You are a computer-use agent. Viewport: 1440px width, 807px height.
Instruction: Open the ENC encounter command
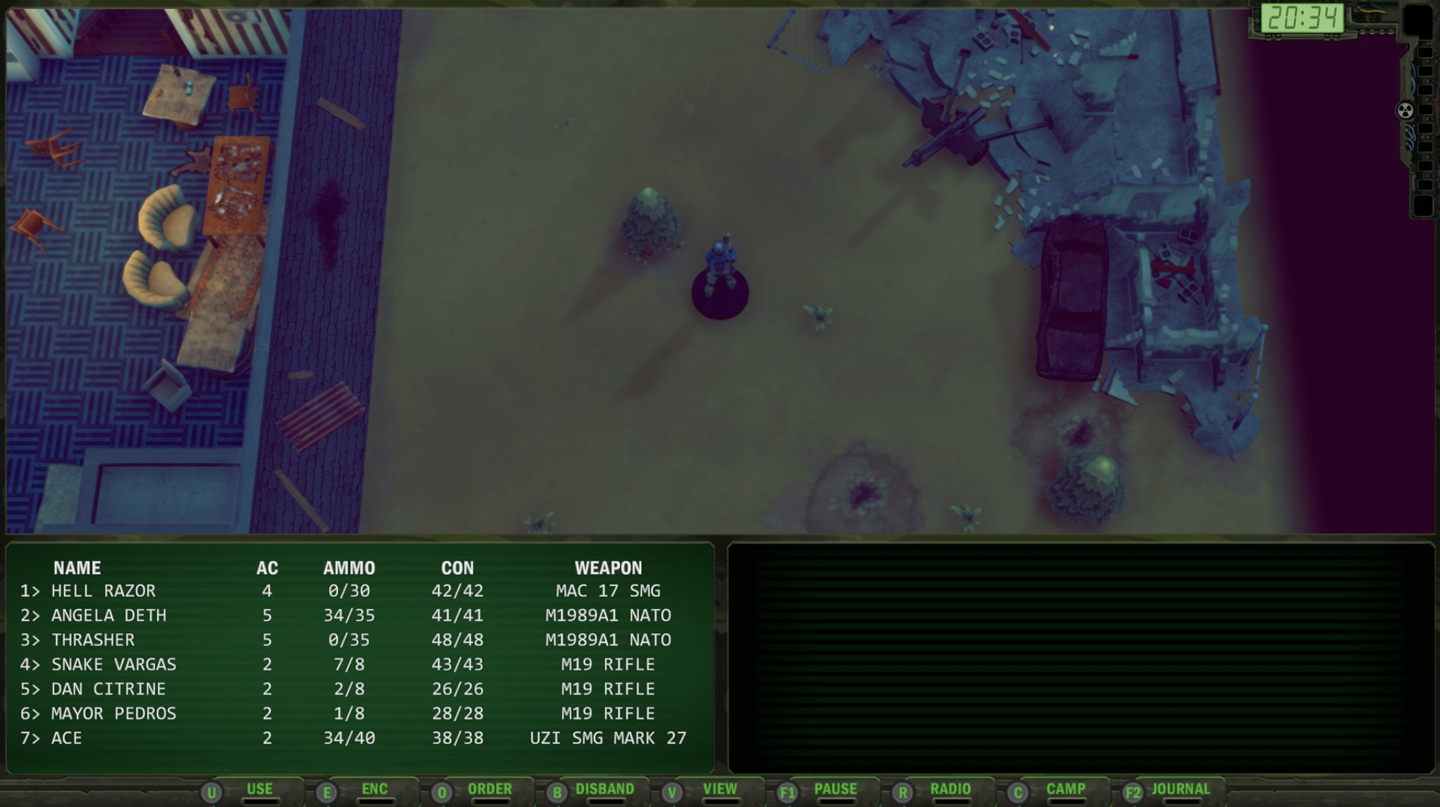click(x=374, y=790)
